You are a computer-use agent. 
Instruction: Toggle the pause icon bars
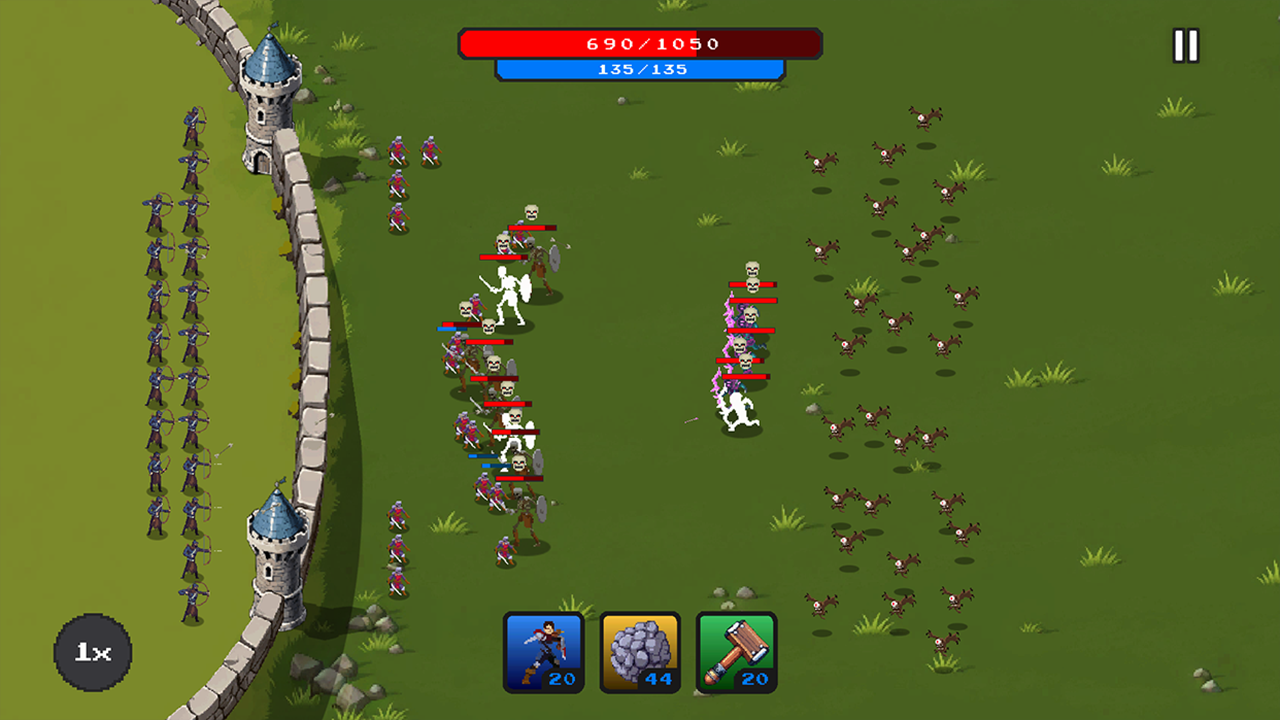(1184, 44)
